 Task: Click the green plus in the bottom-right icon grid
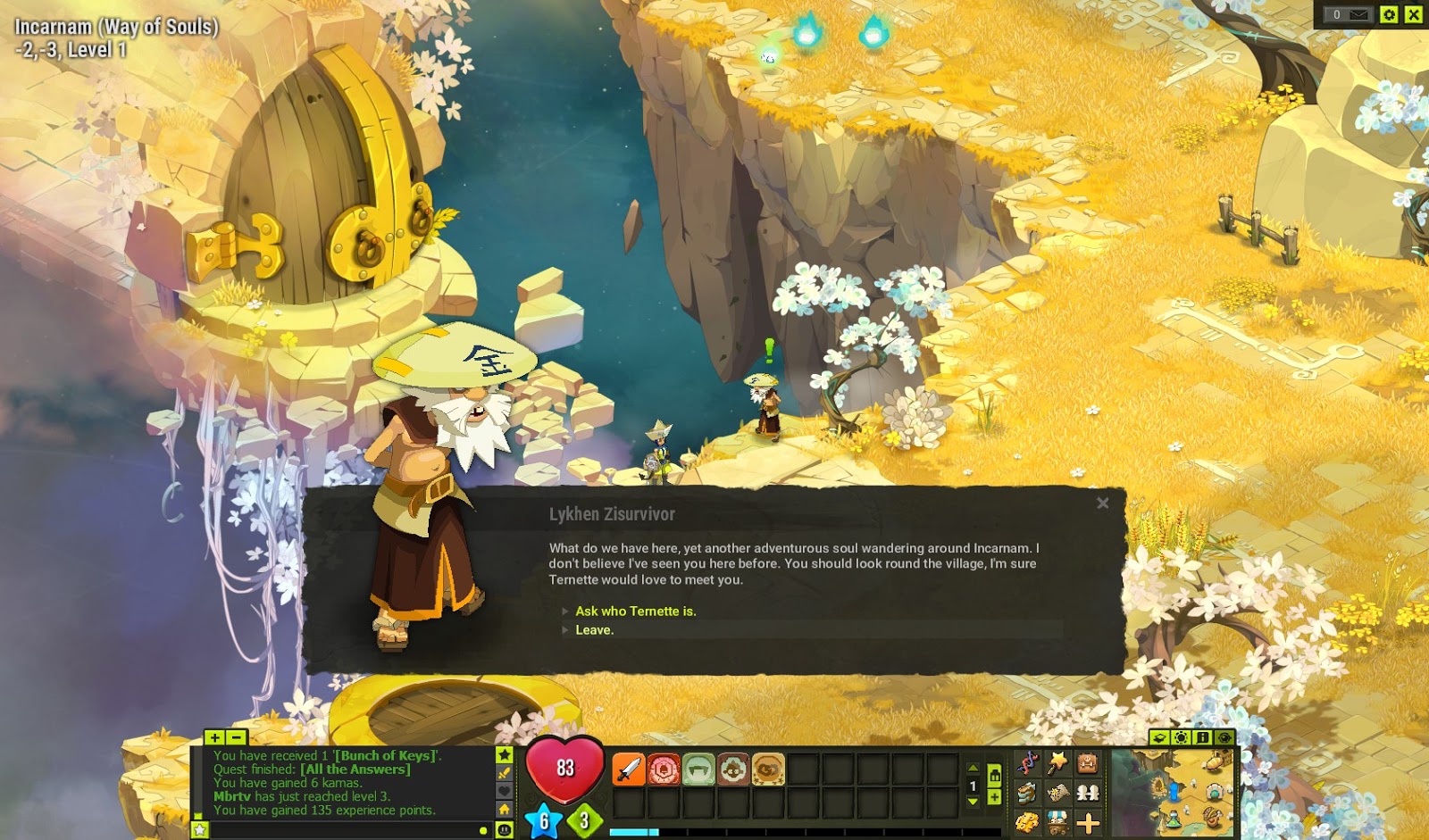pos(1087,822)
